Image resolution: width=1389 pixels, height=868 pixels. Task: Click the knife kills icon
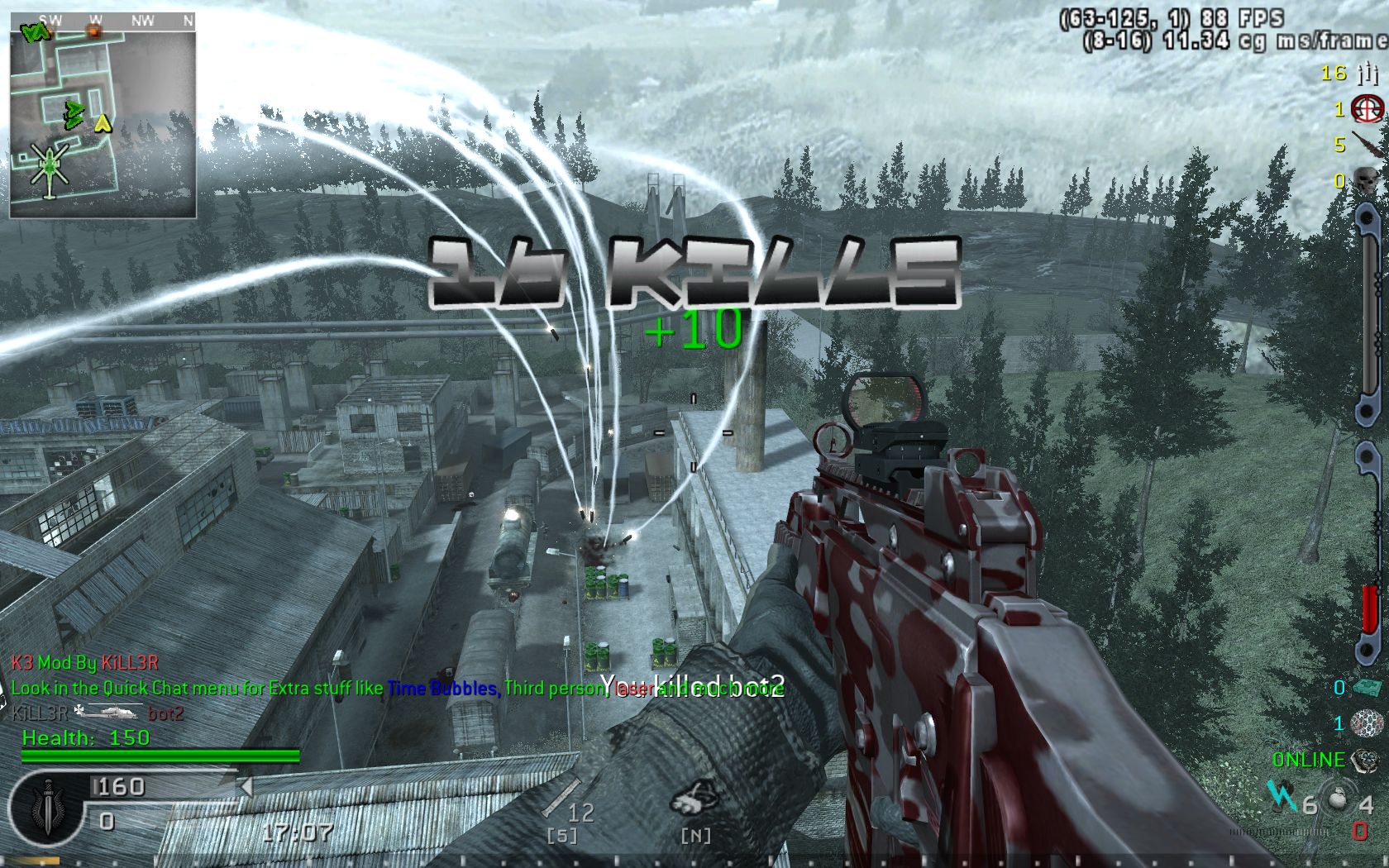coord(1367,145)
